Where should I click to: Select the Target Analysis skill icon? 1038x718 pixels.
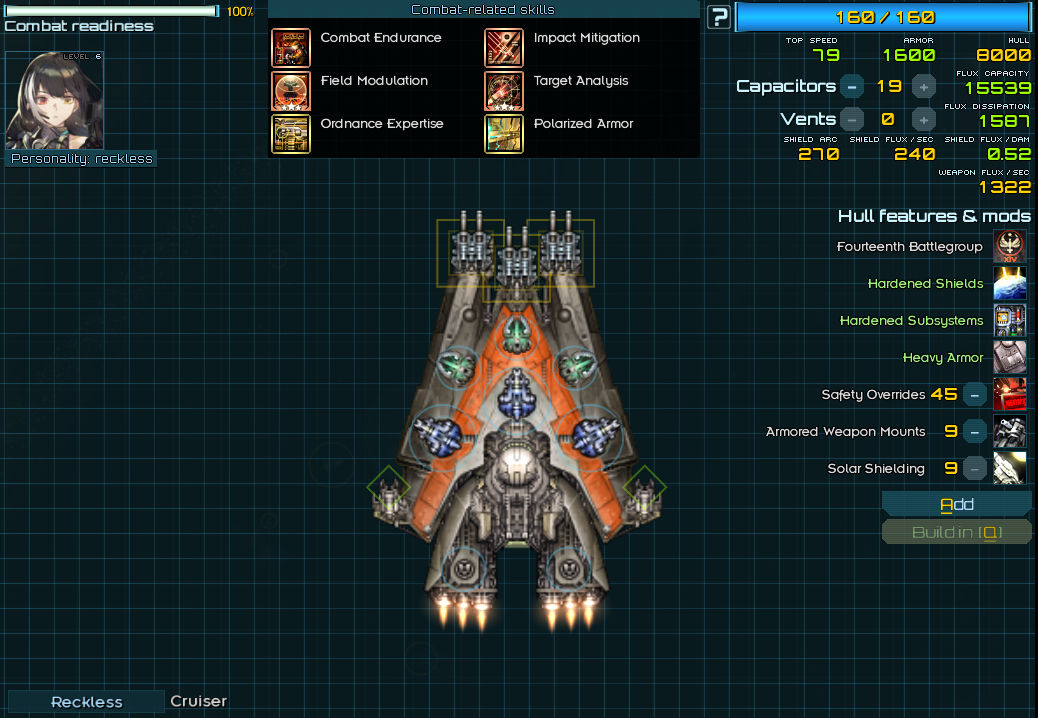[504, 90]
